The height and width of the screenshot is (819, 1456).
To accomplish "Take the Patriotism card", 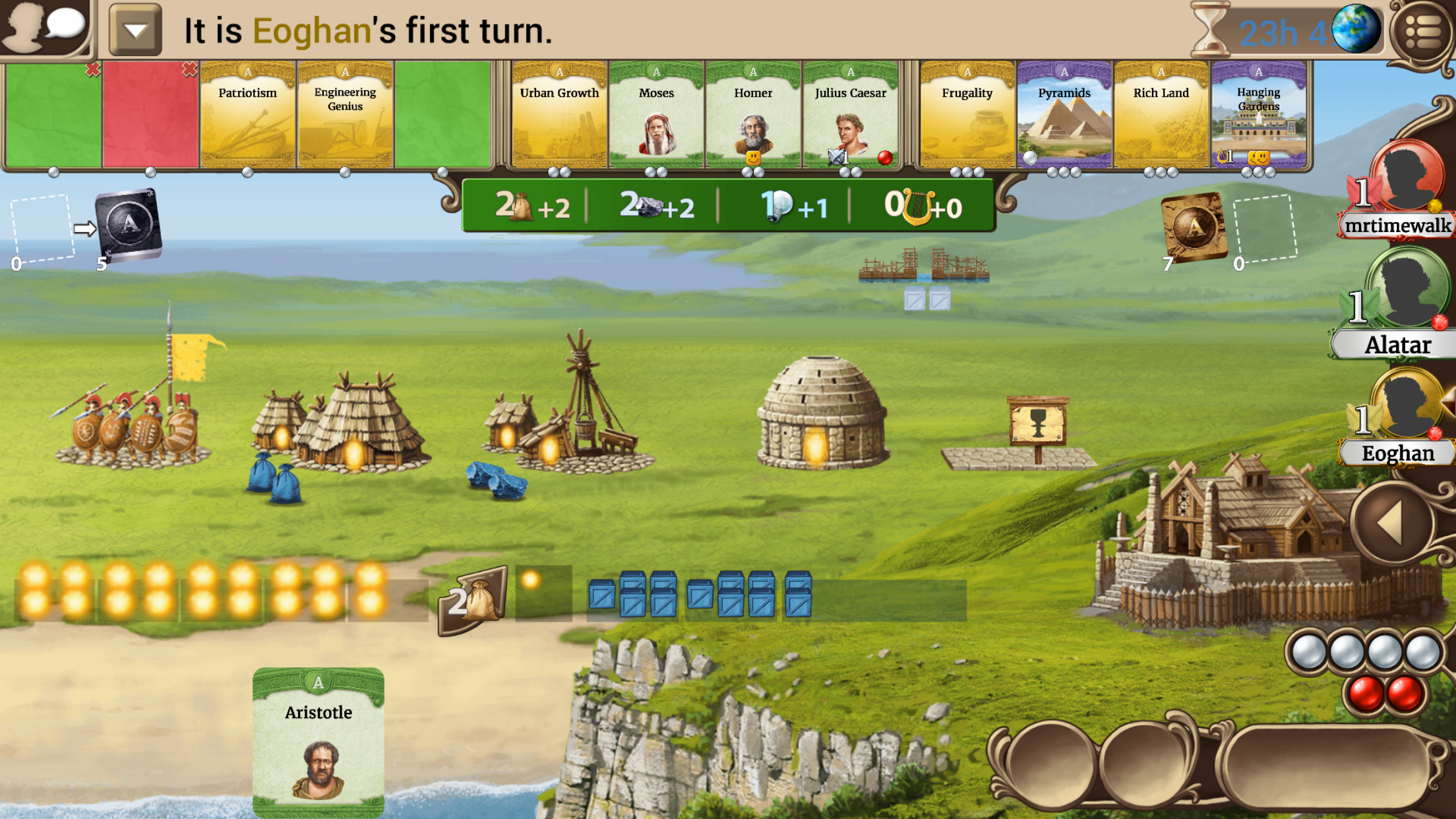I will [x=248, y=115].
